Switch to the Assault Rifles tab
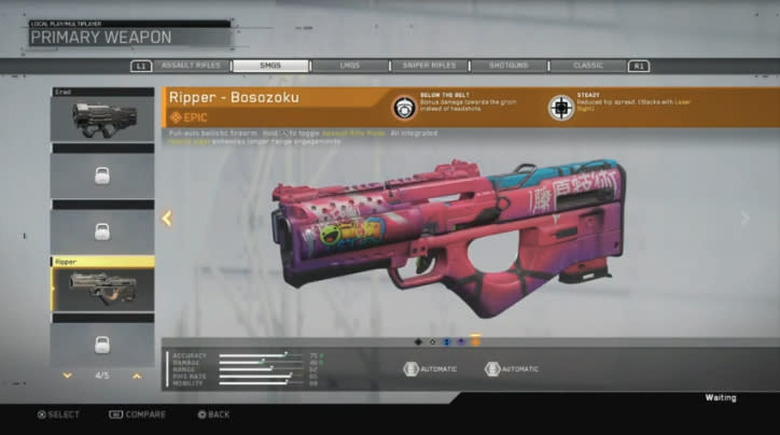This screenshot has width=780, height=435. click(192, 66)
